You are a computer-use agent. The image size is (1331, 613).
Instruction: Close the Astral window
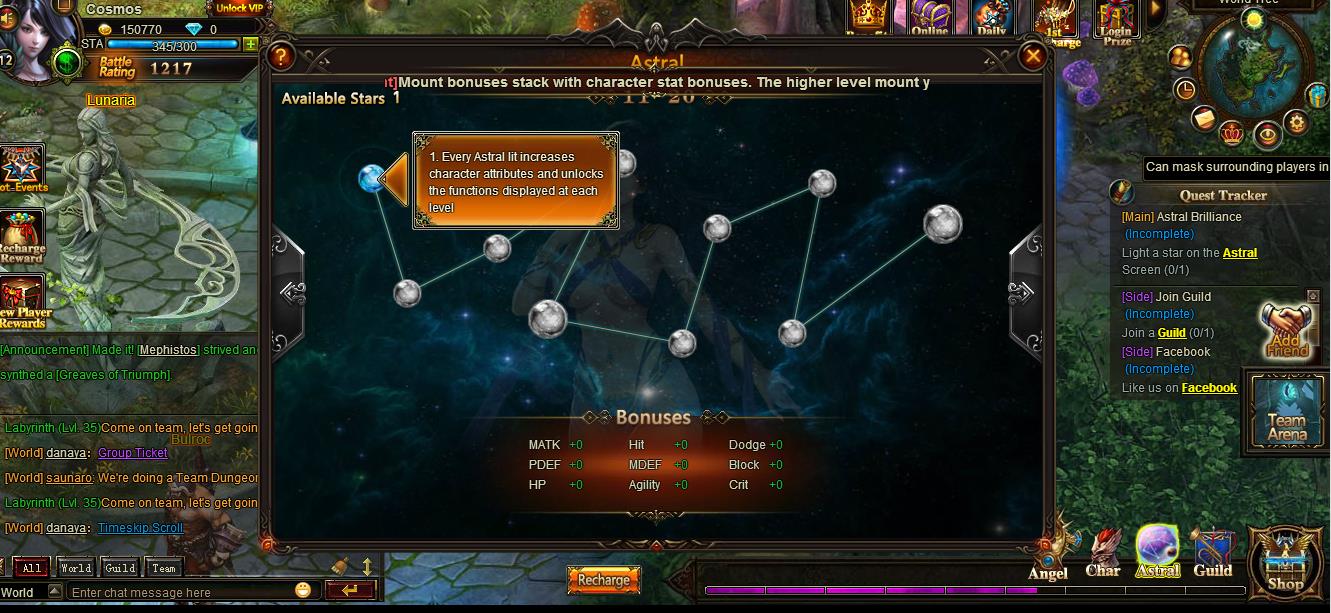[1033, 56]
